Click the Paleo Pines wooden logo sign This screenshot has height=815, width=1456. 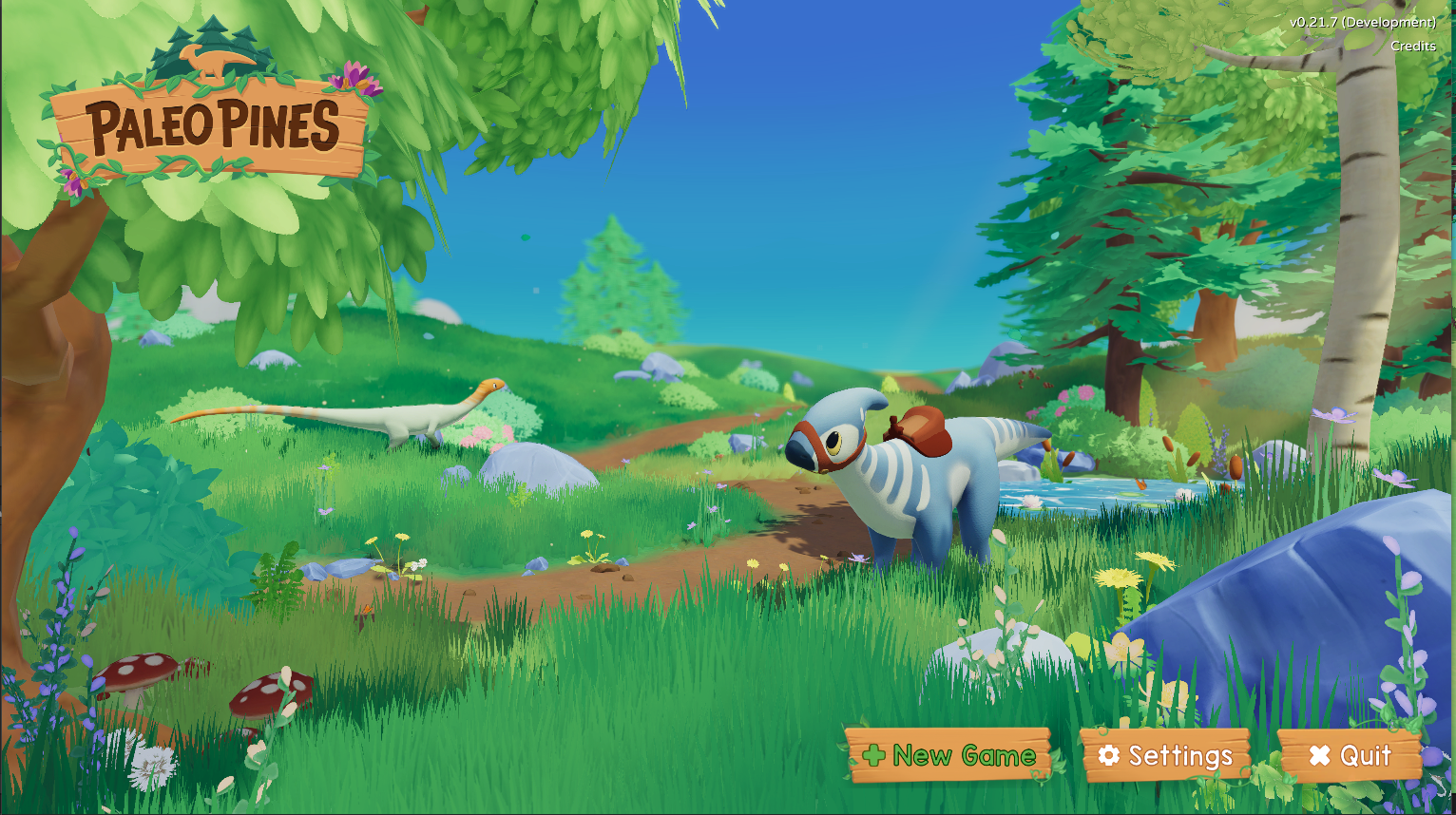coord(209,123)
